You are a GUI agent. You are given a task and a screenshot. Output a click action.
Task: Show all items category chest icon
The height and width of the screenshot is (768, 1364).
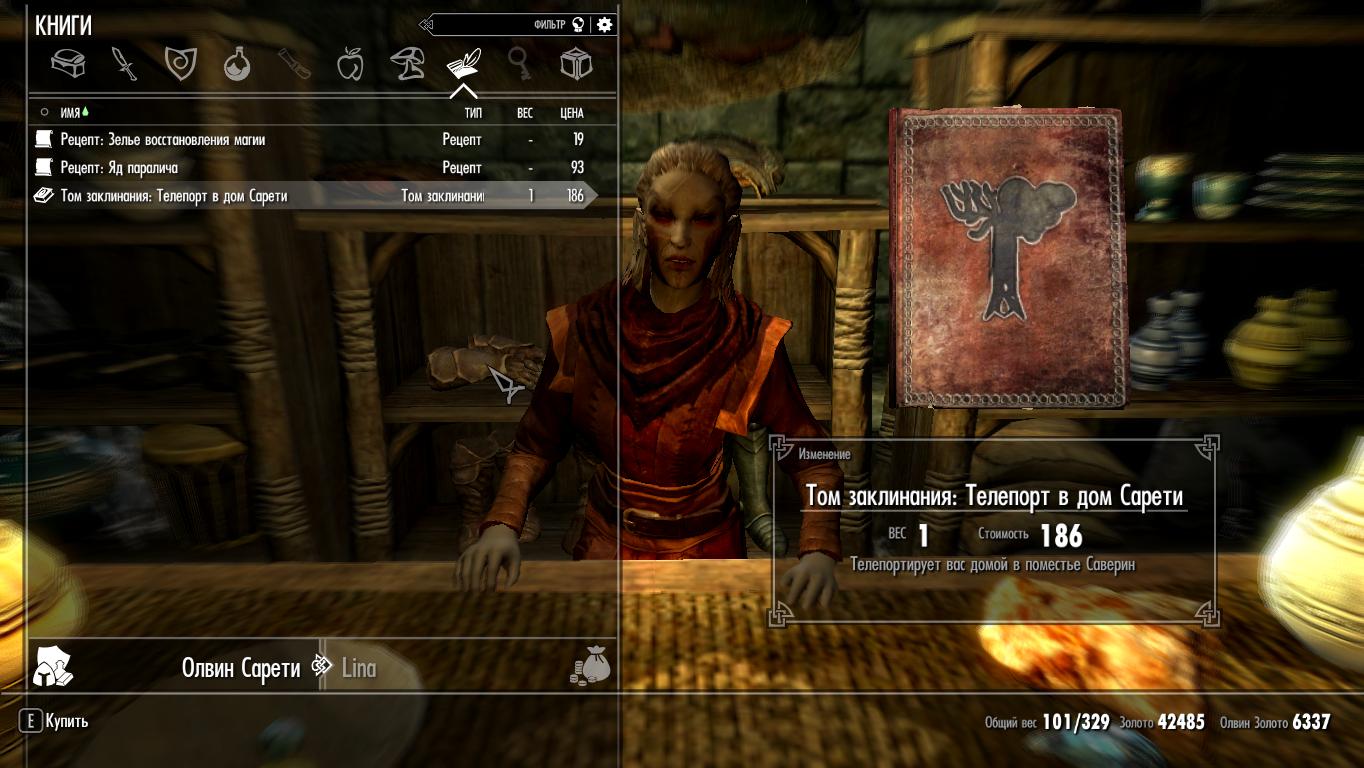pyautogui.click(x=68, y=64)
